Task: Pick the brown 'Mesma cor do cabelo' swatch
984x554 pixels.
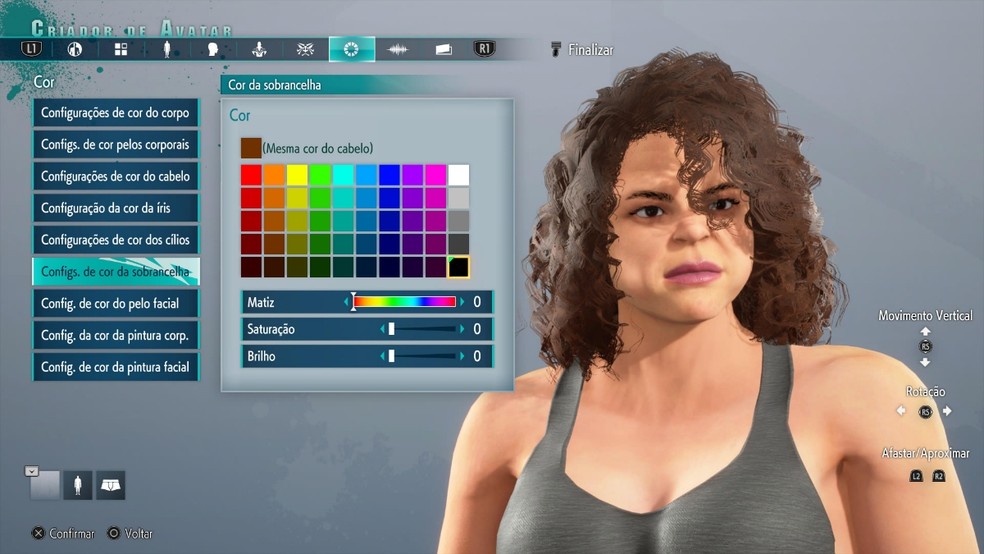Action: [251, 148]
